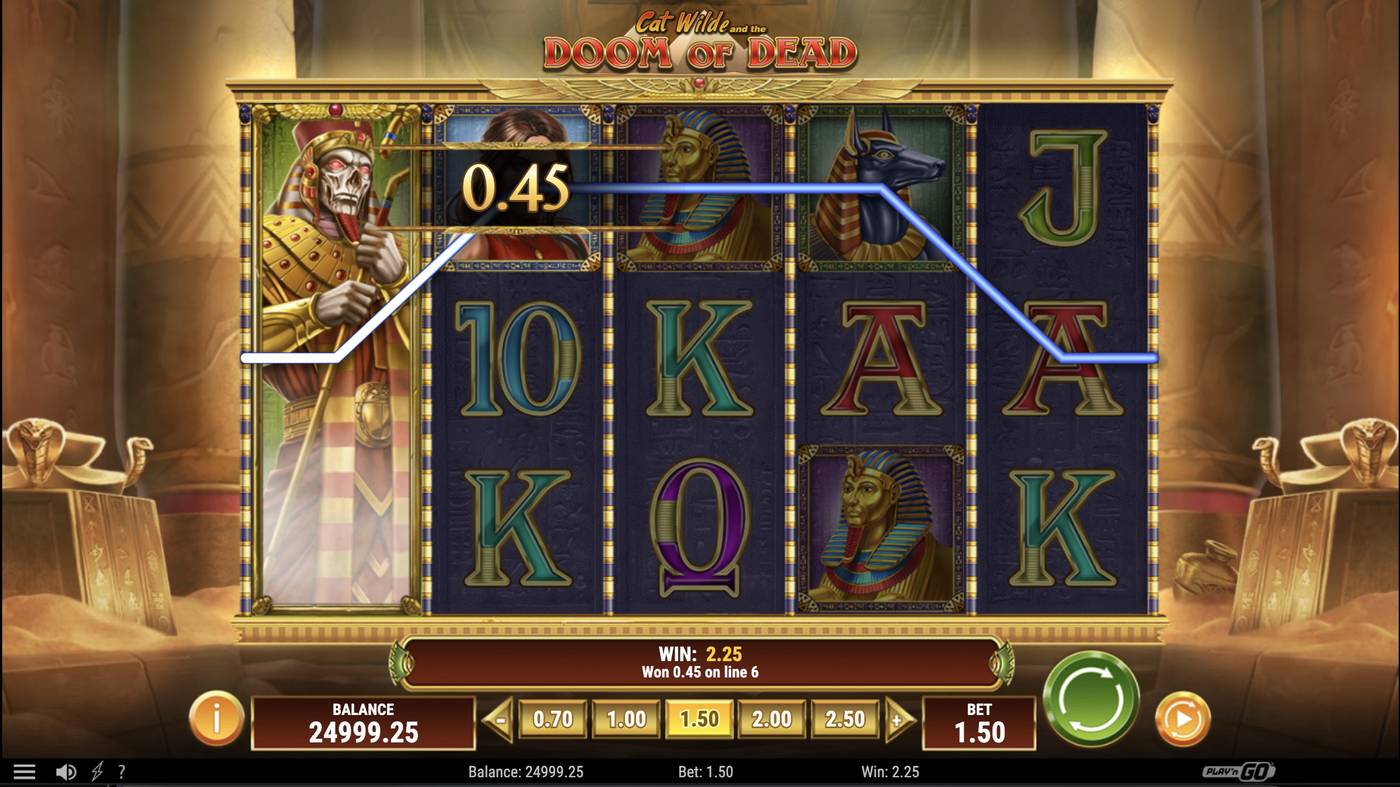Select the 0.70 bet chip
1400x787 pixels.
(552, 718)
